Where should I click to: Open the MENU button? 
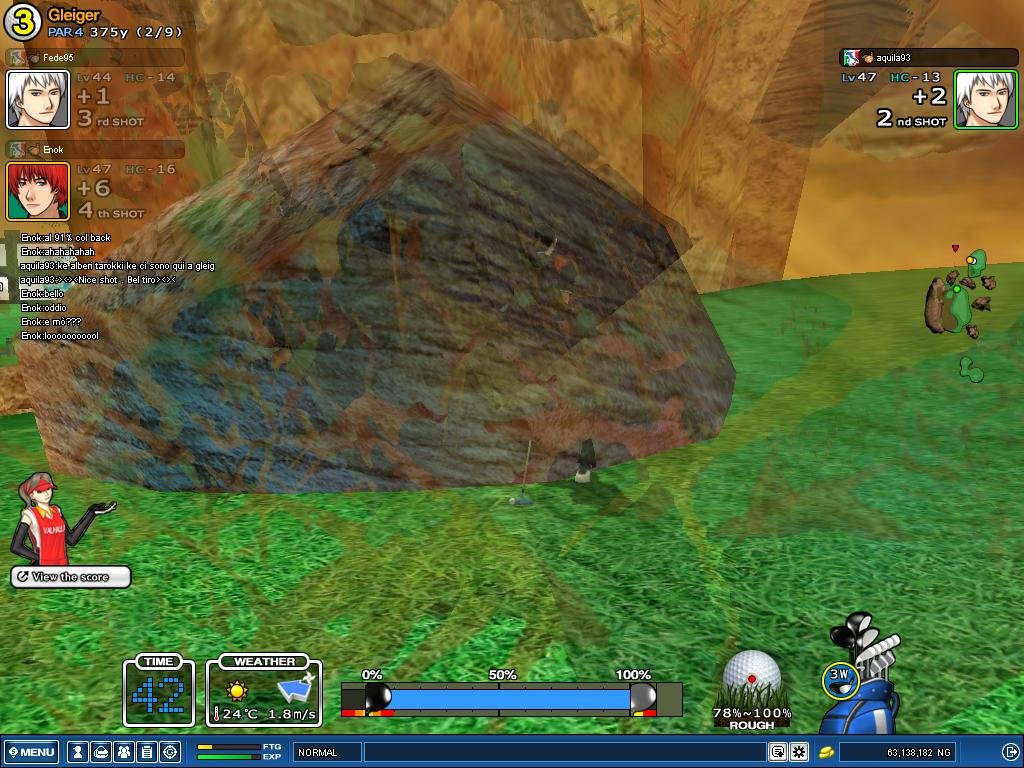pyautogui.click(x=32, y=752)
